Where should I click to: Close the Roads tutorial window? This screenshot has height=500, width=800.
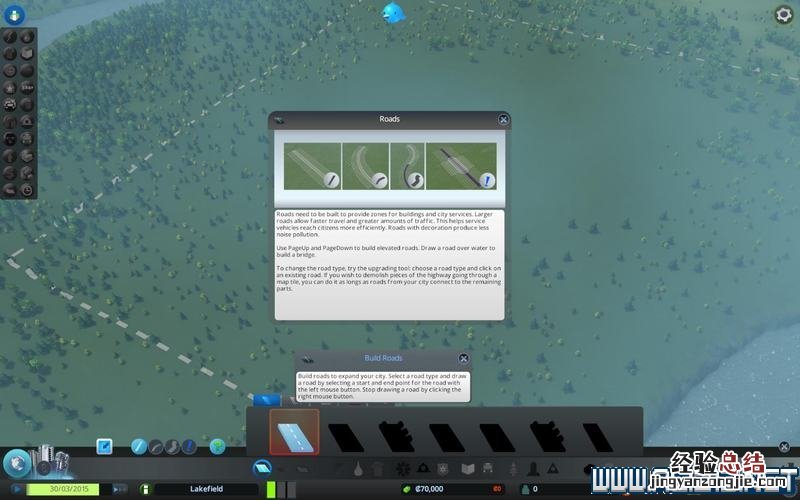(x=504, y=120)
